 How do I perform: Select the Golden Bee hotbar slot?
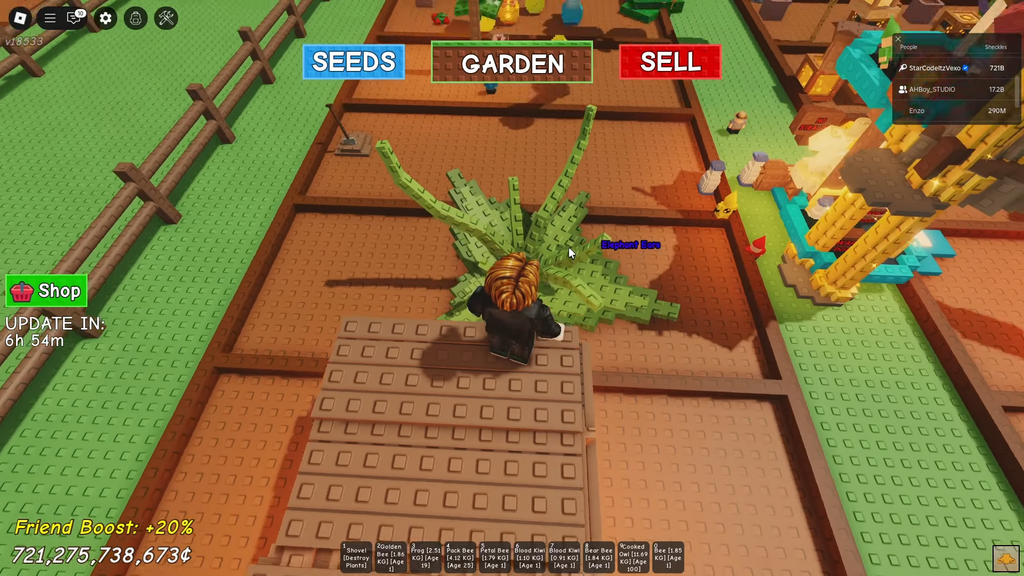click(x=391, y=557)
